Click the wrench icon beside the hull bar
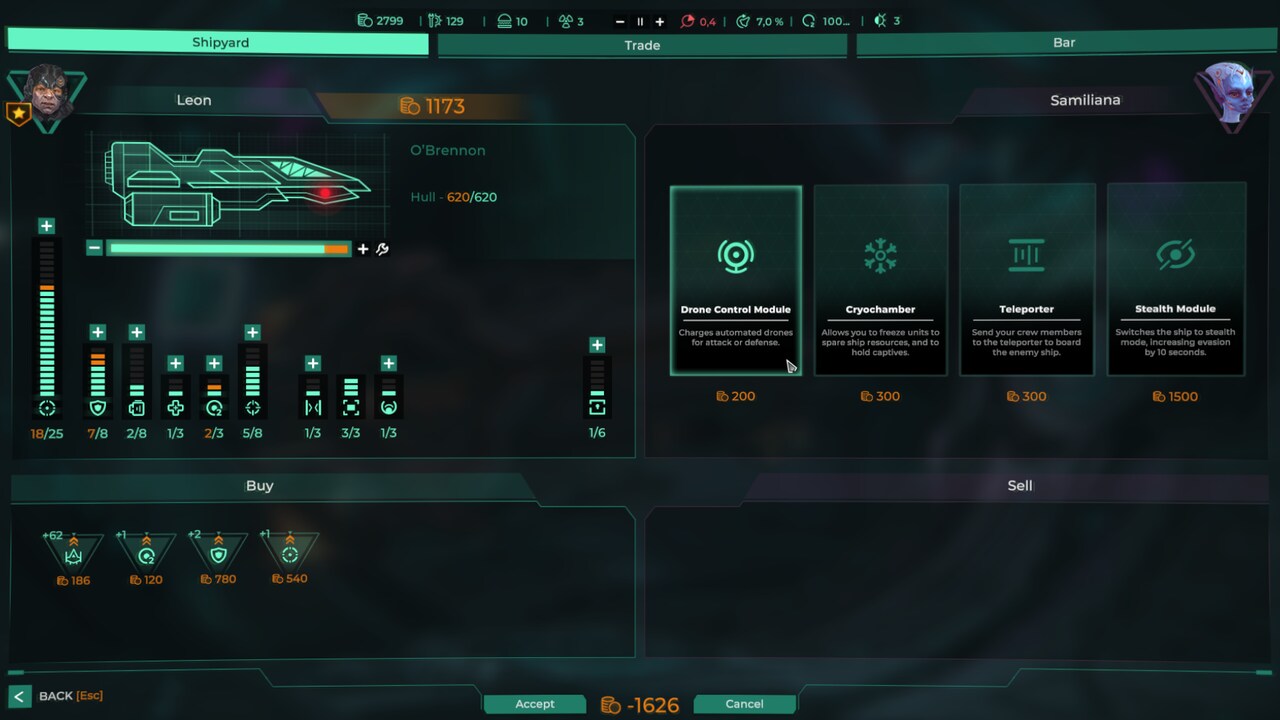Viewport: 1280px width, 720px height. 381,249
